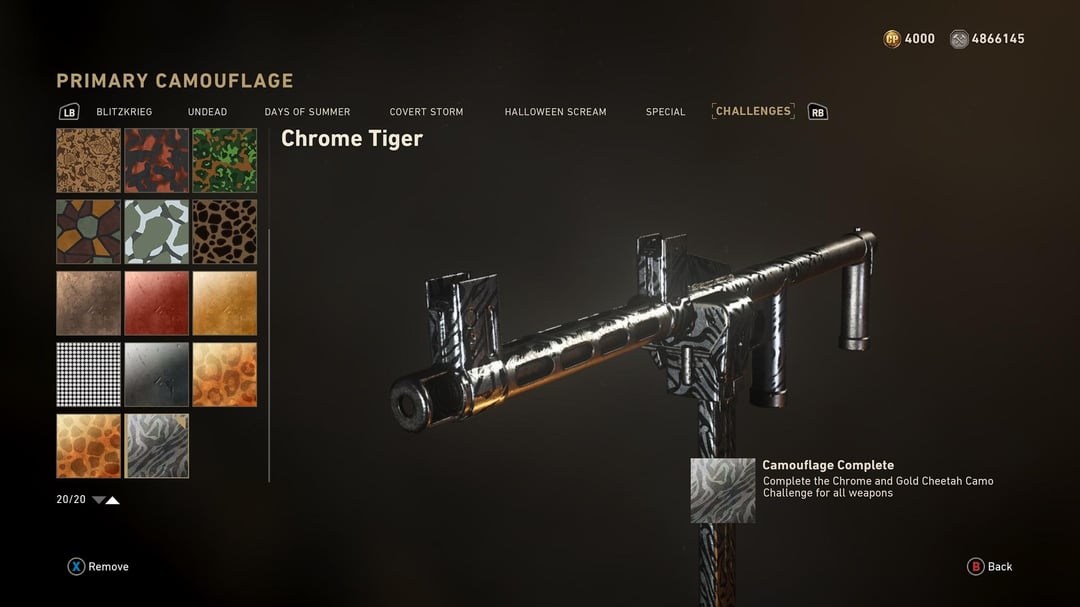Open the Special camouflage tab
1080x607 pixels.
click(665, 112)
